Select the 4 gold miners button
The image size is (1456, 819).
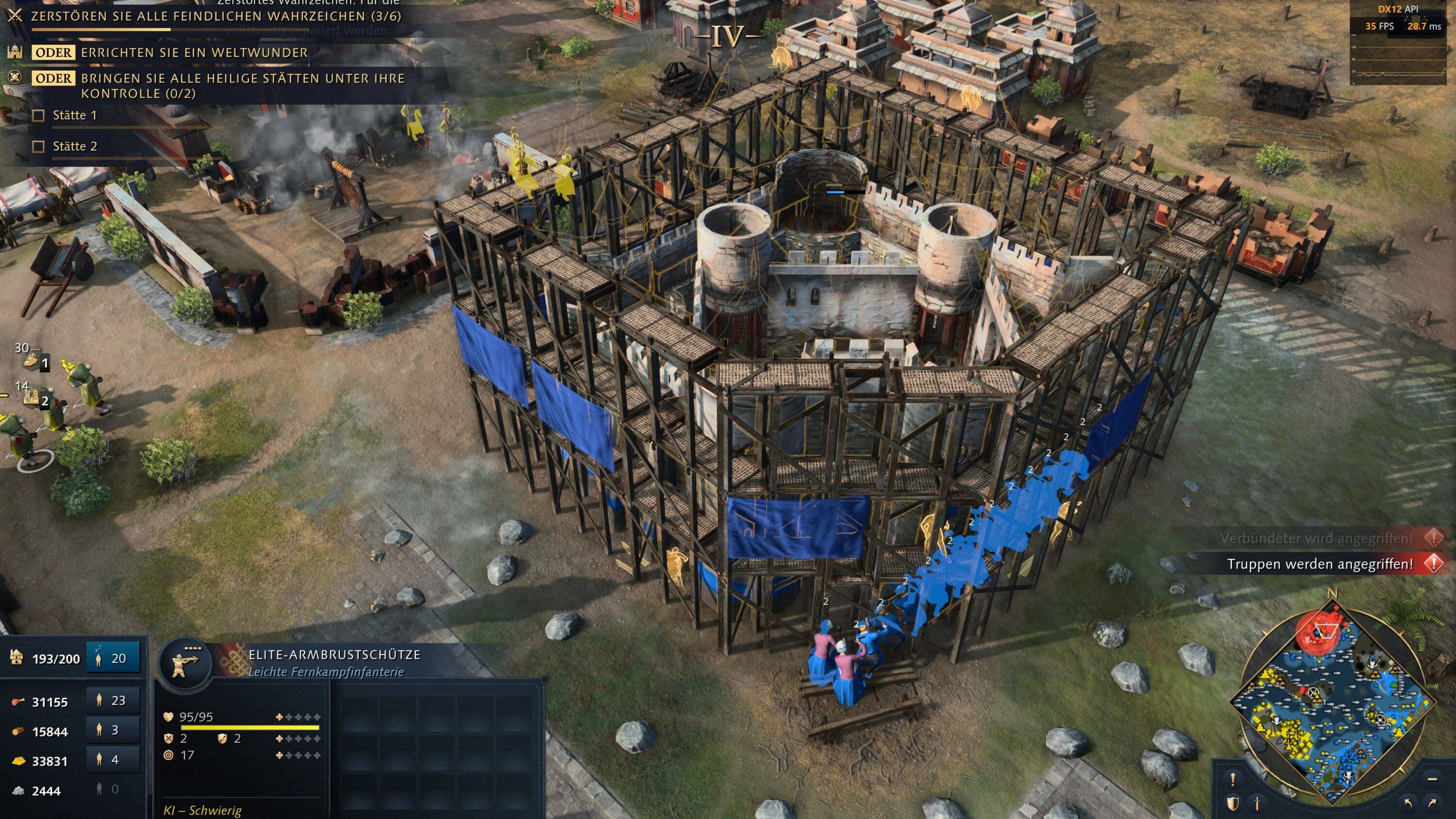113,760
